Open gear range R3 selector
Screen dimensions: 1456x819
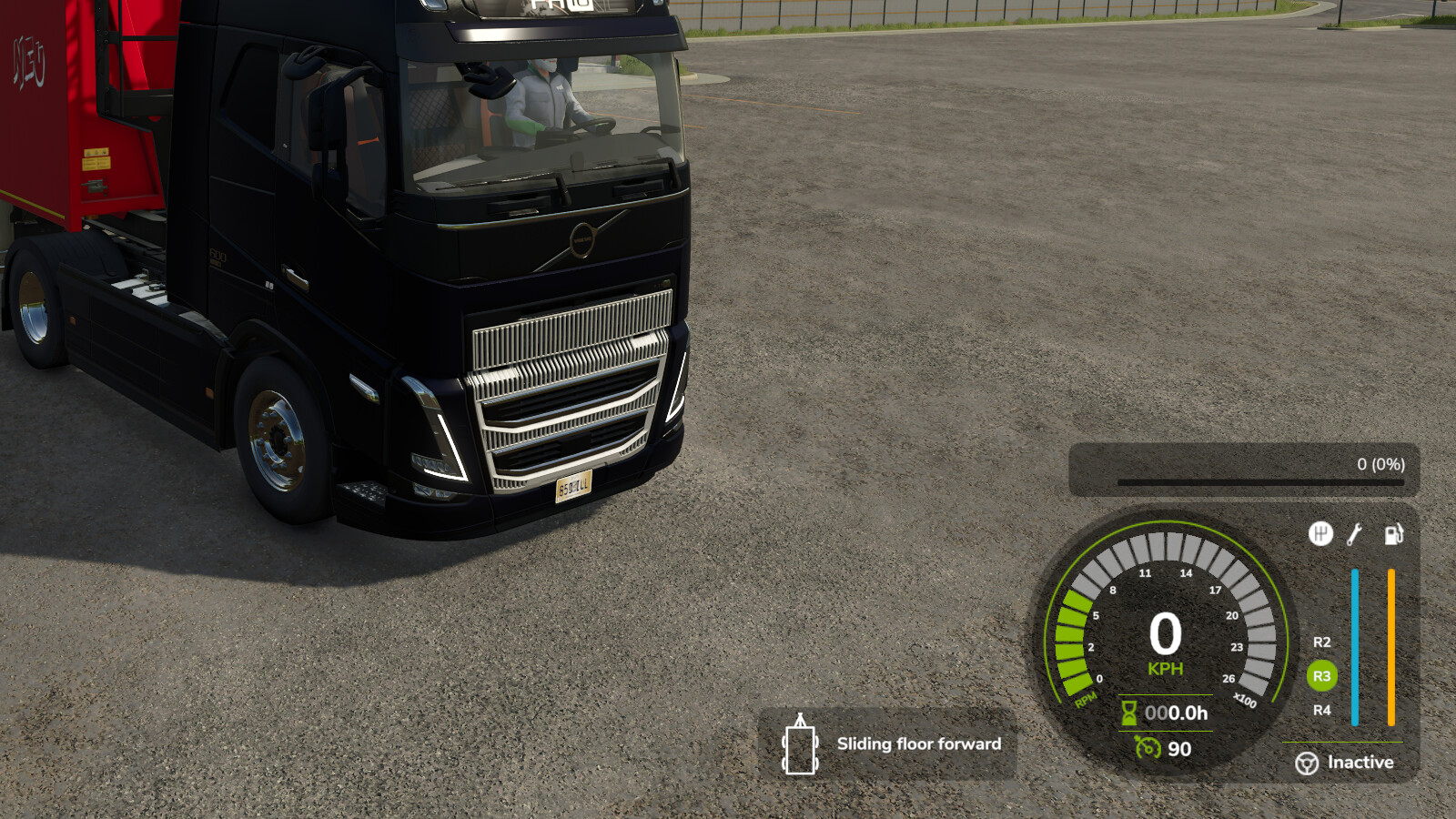(x=1321, y=676)
